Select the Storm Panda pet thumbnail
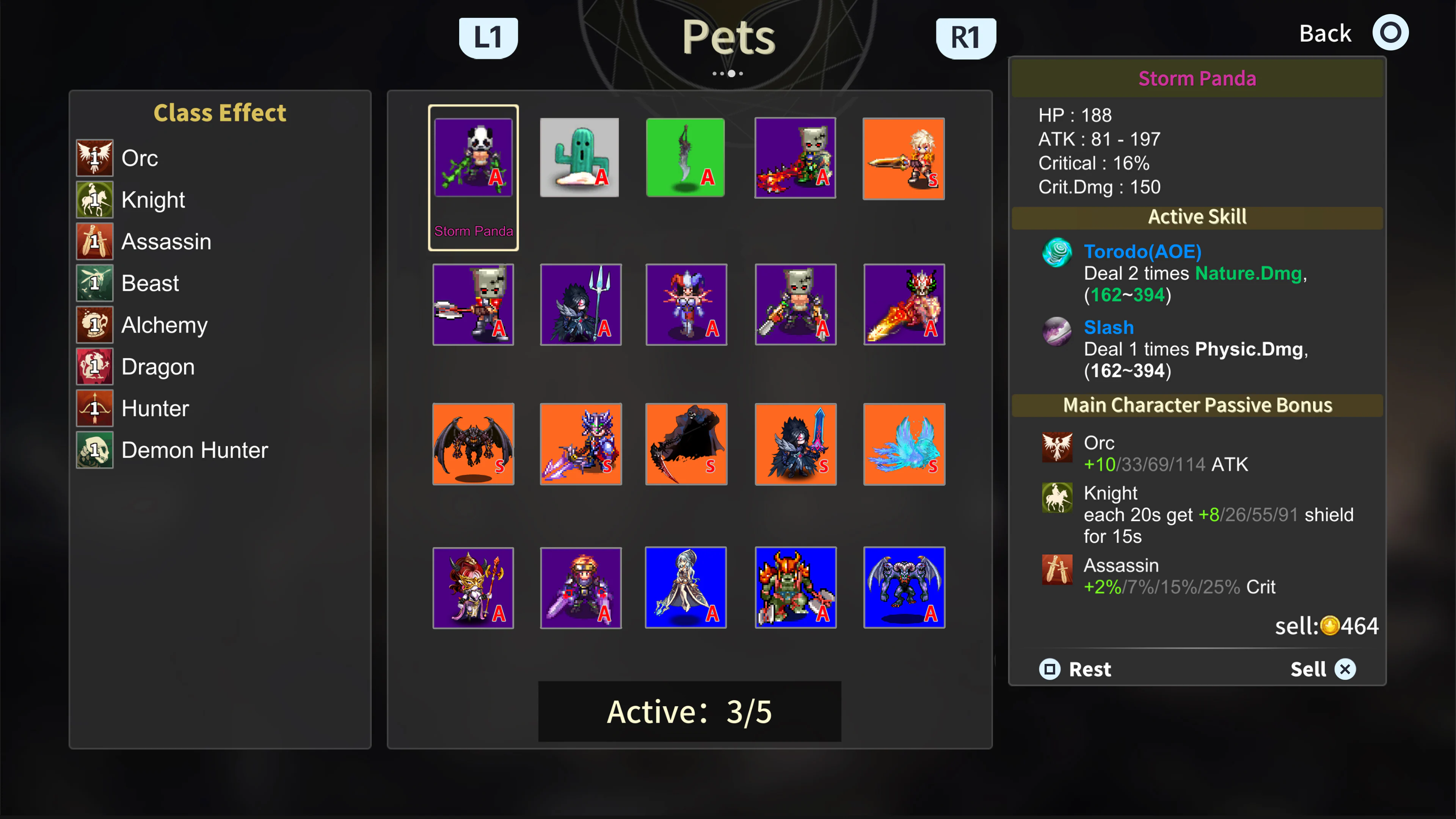Viewport: 1456px width, 819px height. pyautogui.click(x=473, y=158)
